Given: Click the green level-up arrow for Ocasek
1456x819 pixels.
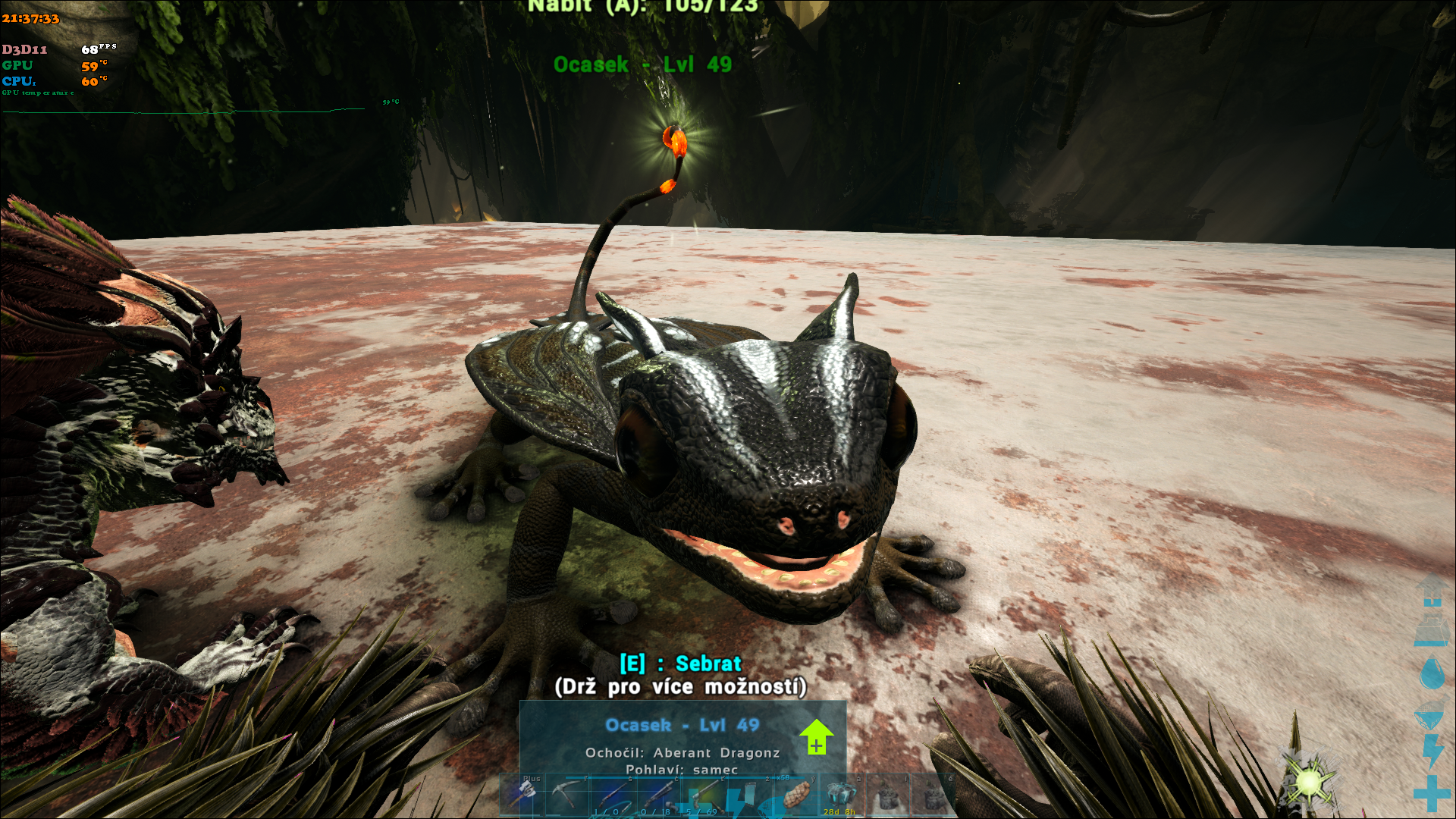Looking at the screenshot, I should (x=816, y=736).
